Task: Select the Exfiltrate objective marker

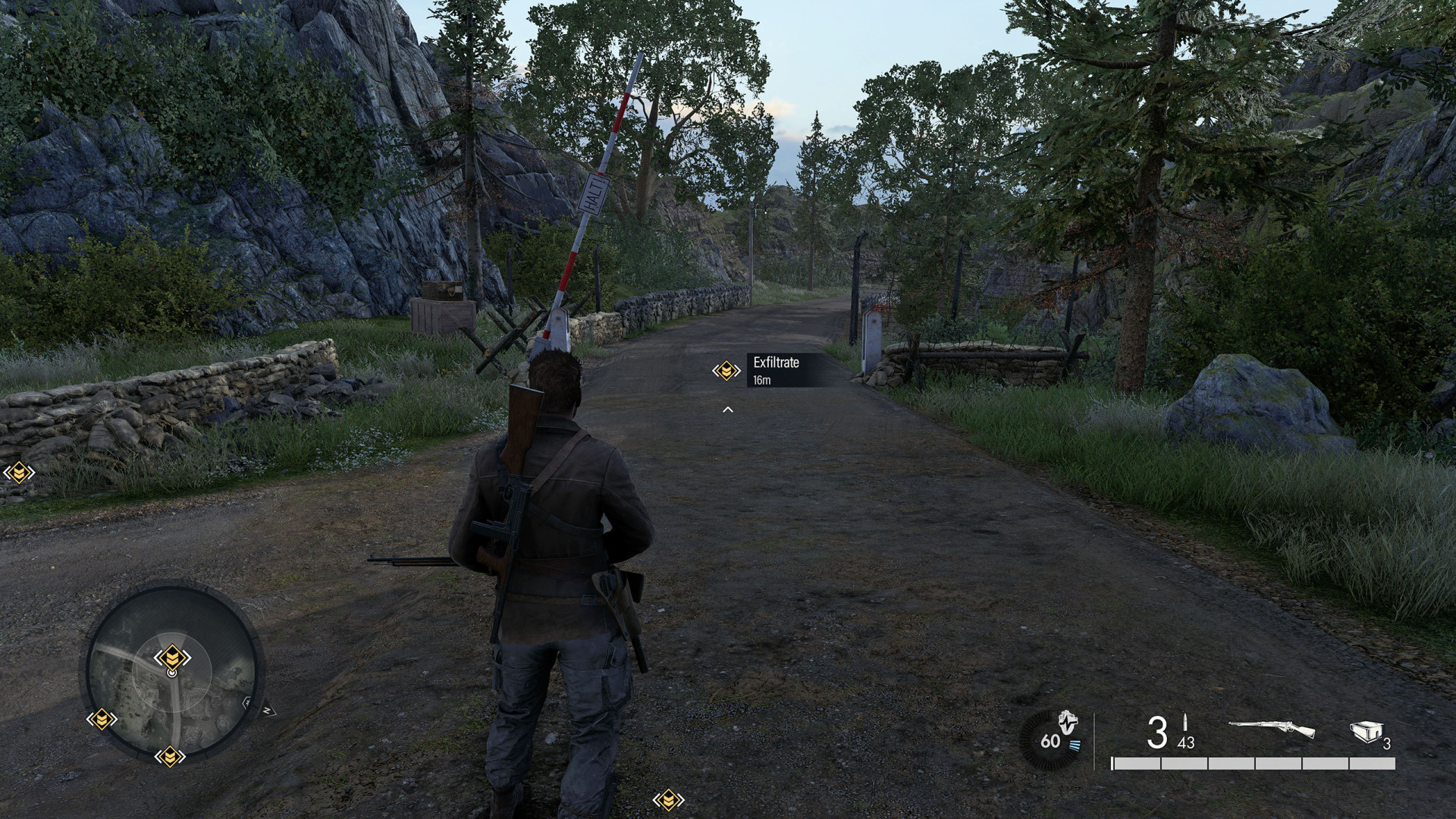Action: 726,371
